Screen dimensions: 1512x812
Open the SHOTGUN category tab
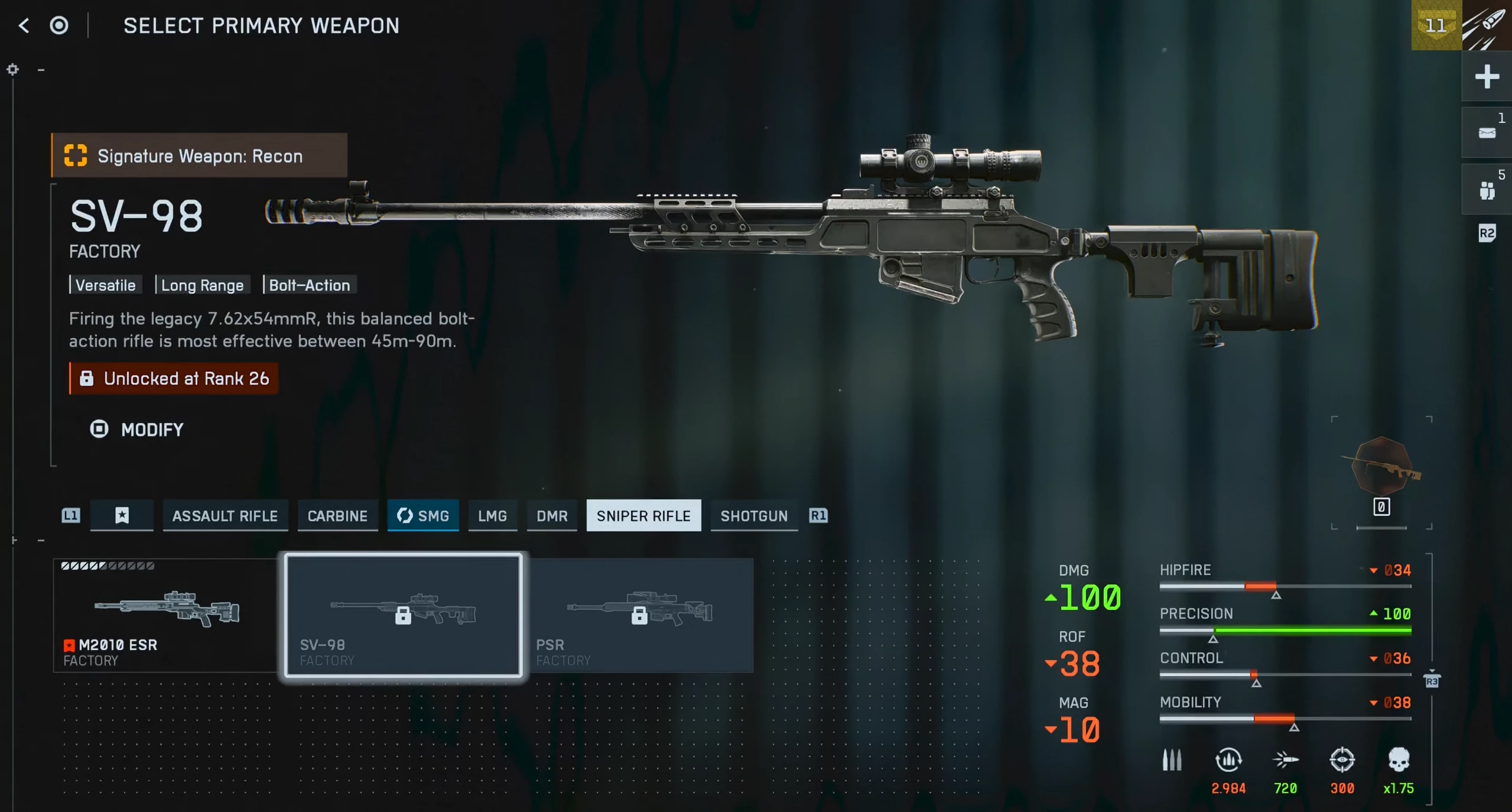tap(754, 516)
